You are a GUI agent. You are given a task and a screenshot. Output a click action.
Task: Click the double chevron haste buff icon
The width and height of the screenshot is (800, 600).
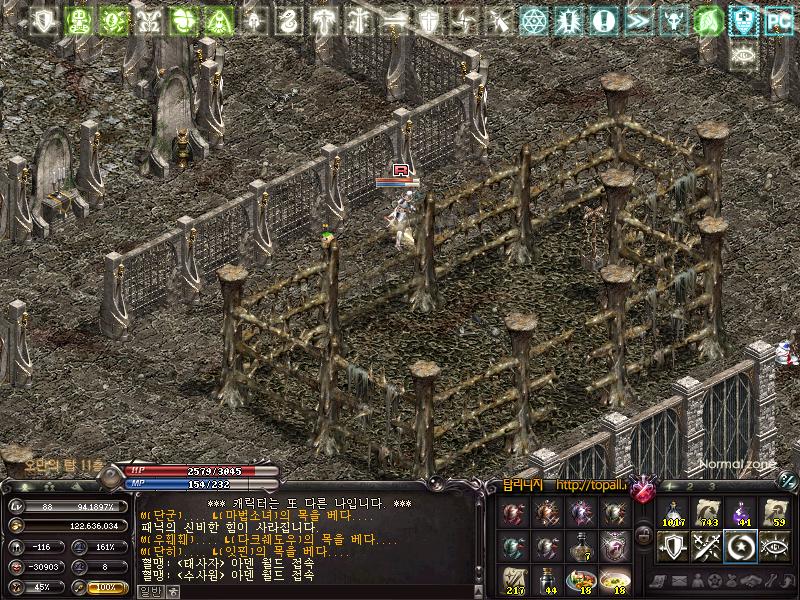pyautogui.click(x=637, y=19)
